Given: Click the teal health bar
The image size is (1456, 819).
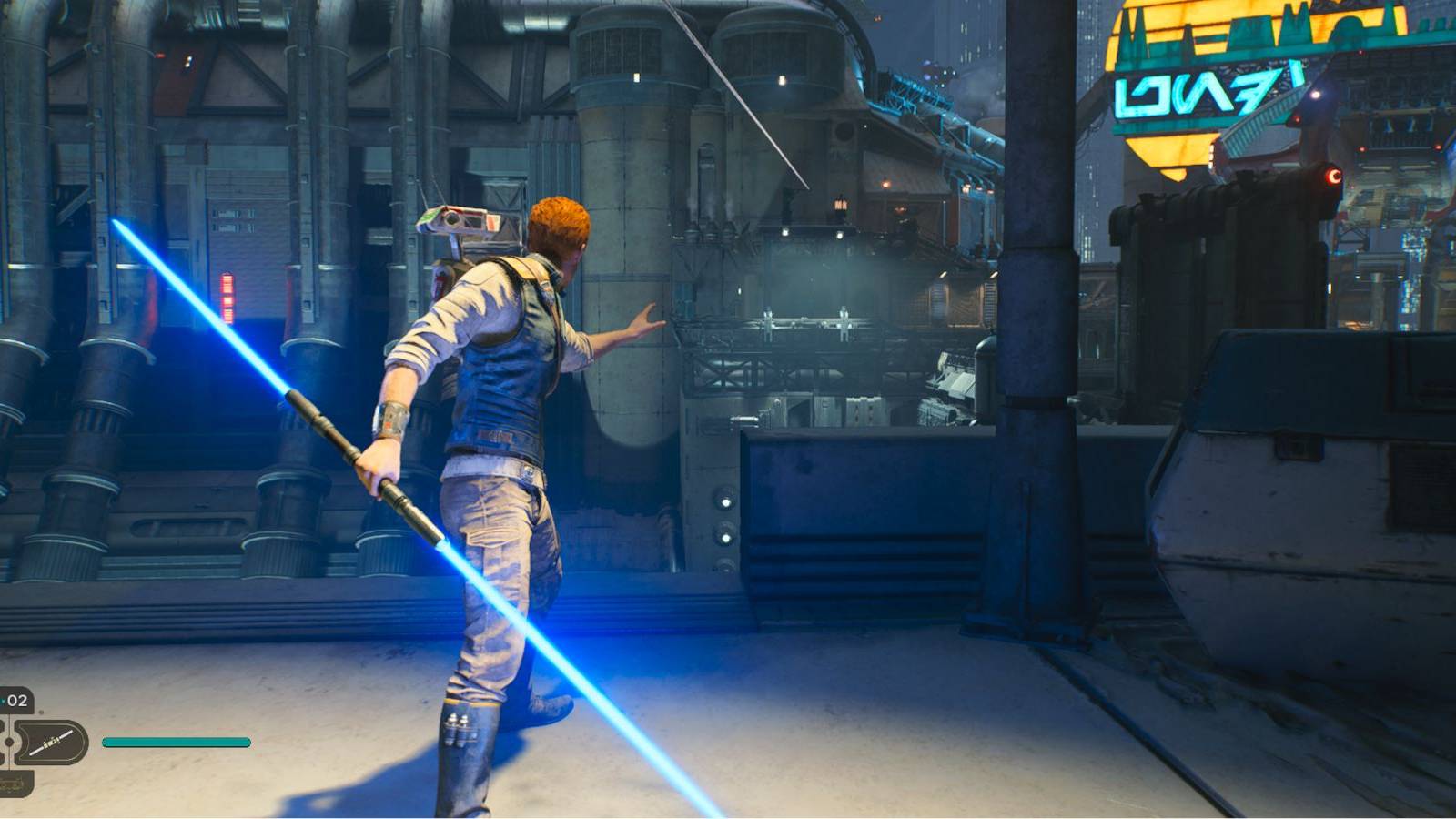Looking at the screenshot, I should pyautogui.click(x=177, y=742).
